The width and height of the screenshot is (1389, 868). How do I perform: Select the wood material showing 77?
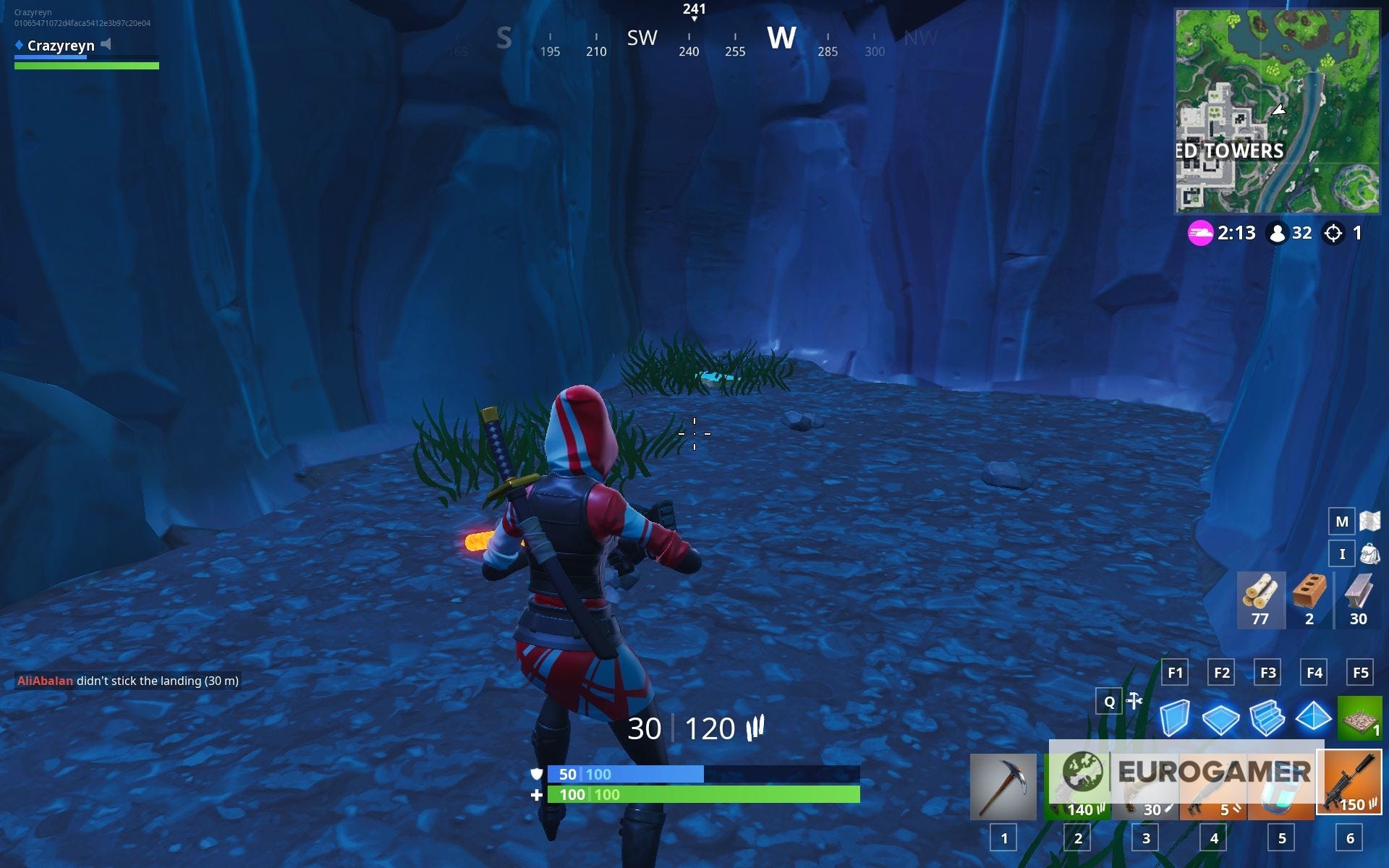pos(1260,599)
